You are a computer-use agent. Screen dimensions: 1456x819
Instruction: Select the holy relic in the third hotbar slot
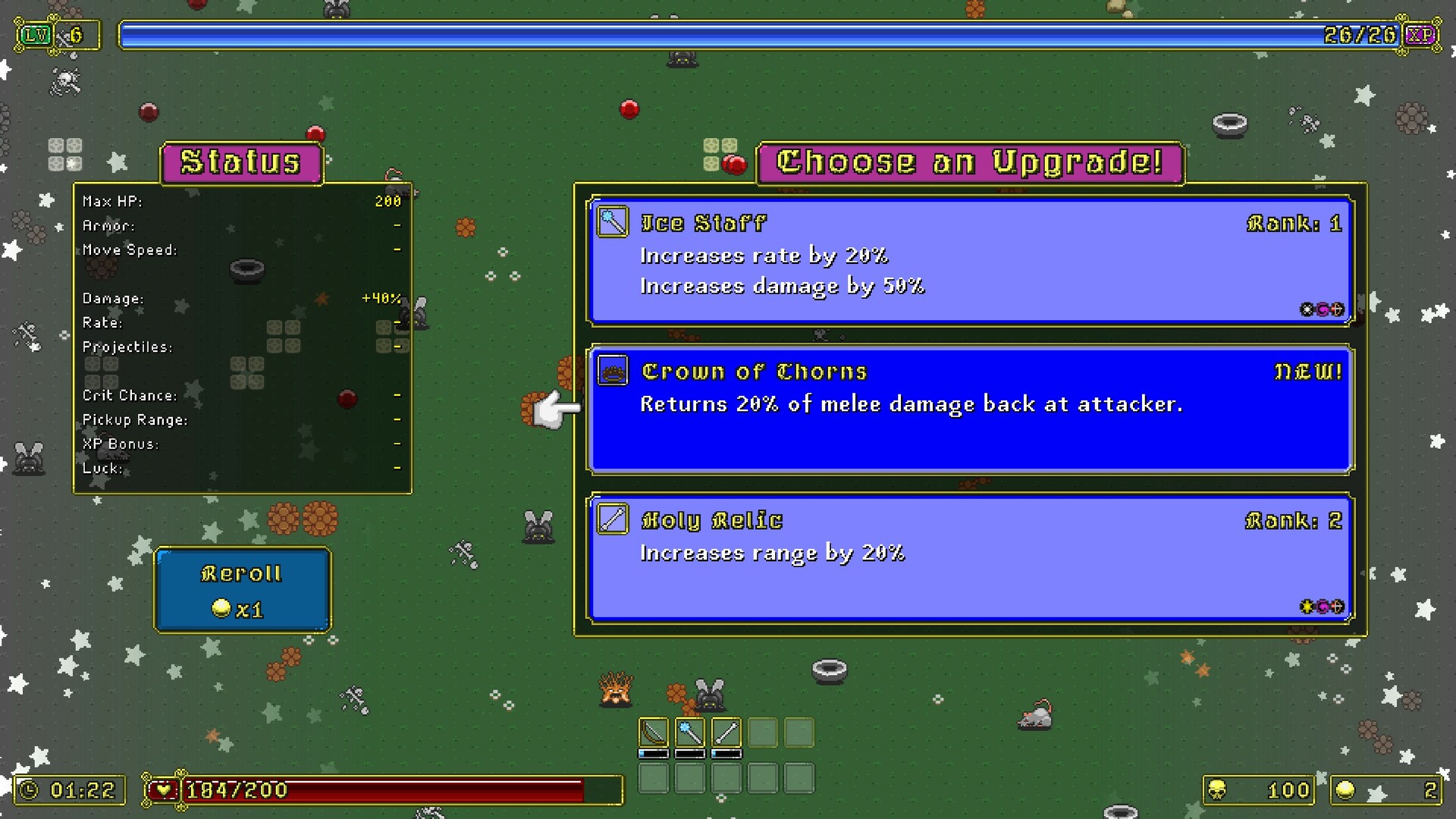tap(726, 732)
